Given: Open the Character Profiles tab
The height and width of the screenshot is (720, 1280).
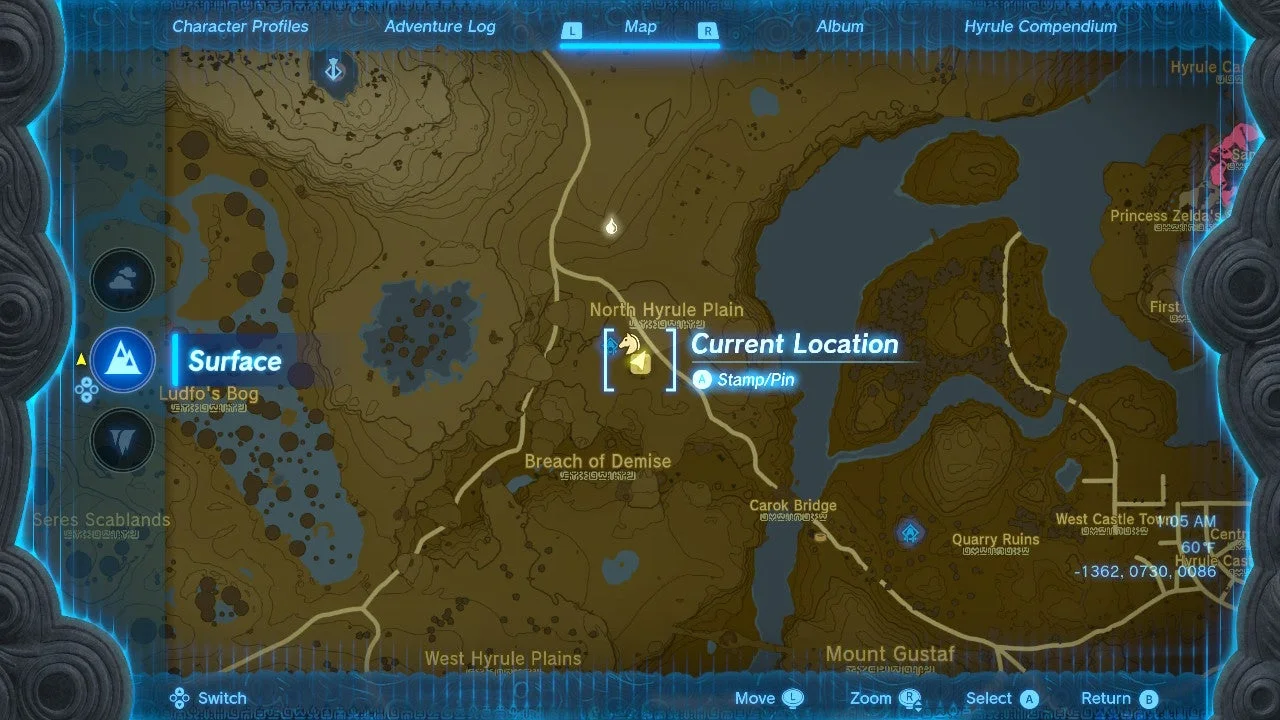Looking at the screenshot, I should pos(240,27).
